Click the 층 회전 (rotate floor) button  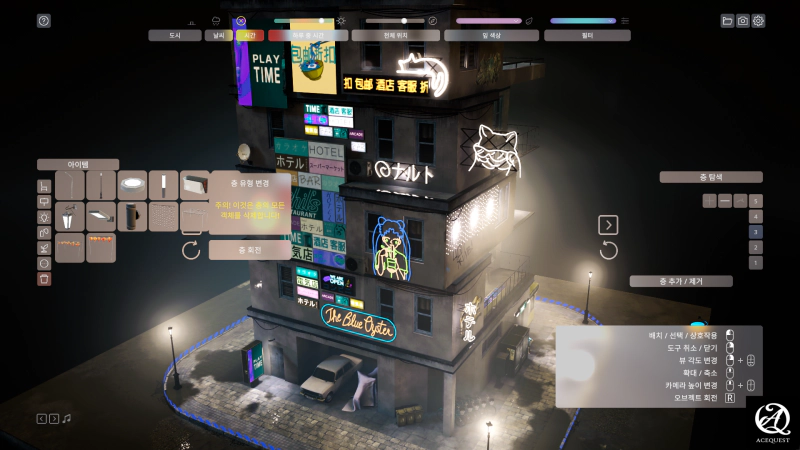[x=250, y=250]
